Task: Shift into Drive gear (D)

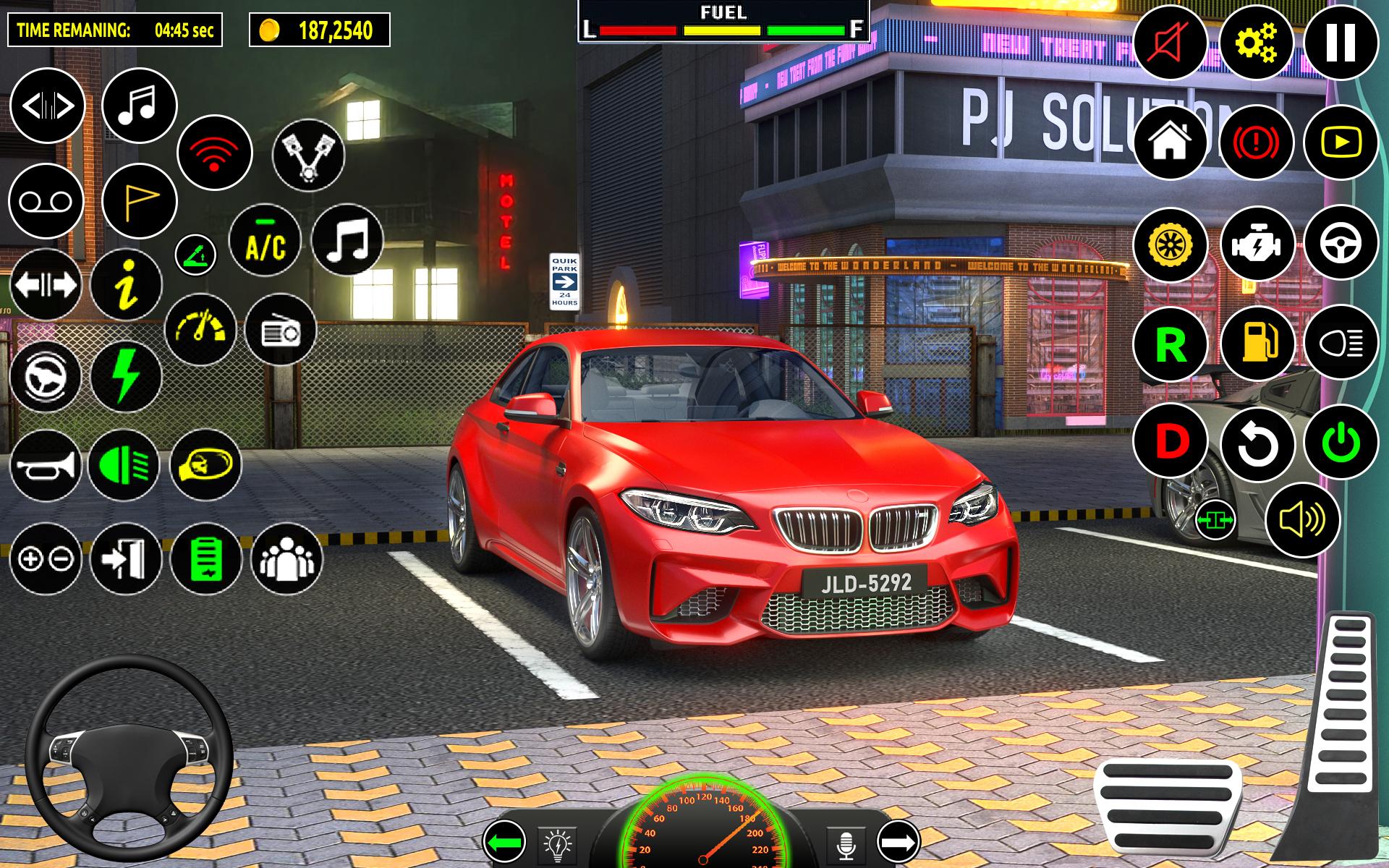Action: (x=1171, y=441)
